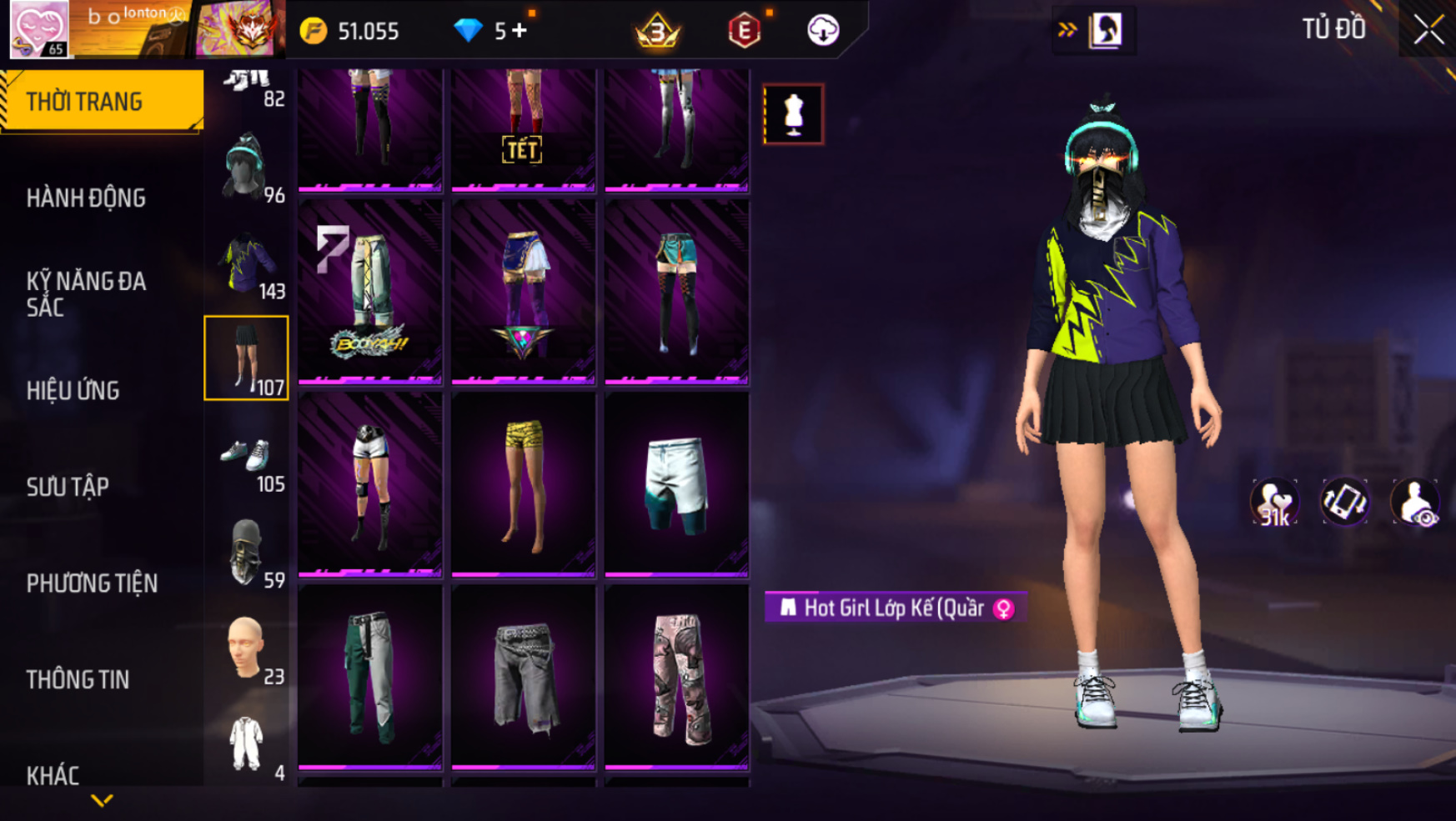Equip the Booyah white pants item
Screen dimensions: 1456x821
[x=370, y=292]
